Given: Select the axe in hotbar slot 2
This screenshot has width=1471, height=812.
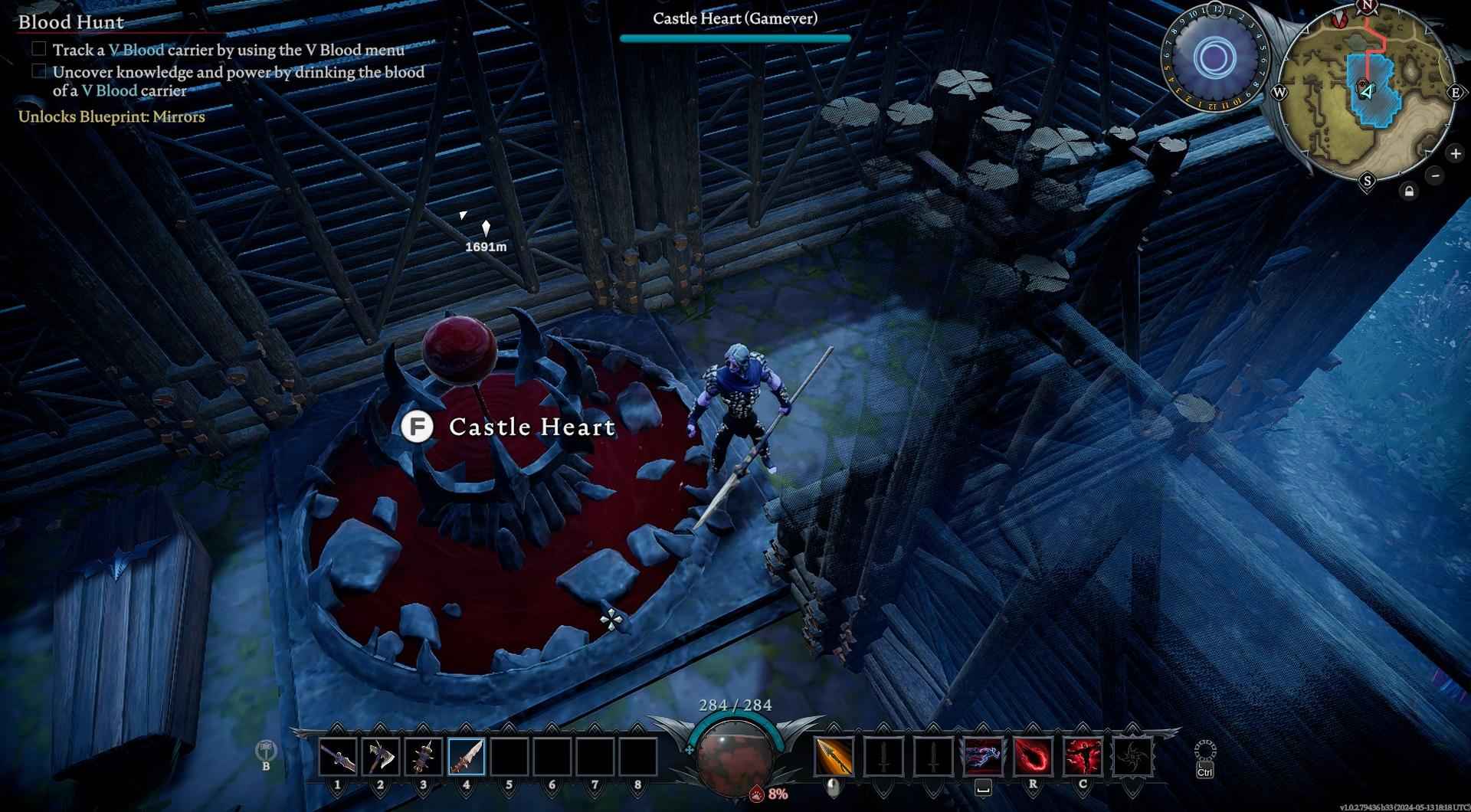Looking at the screenshot, I should coord(381,757).
